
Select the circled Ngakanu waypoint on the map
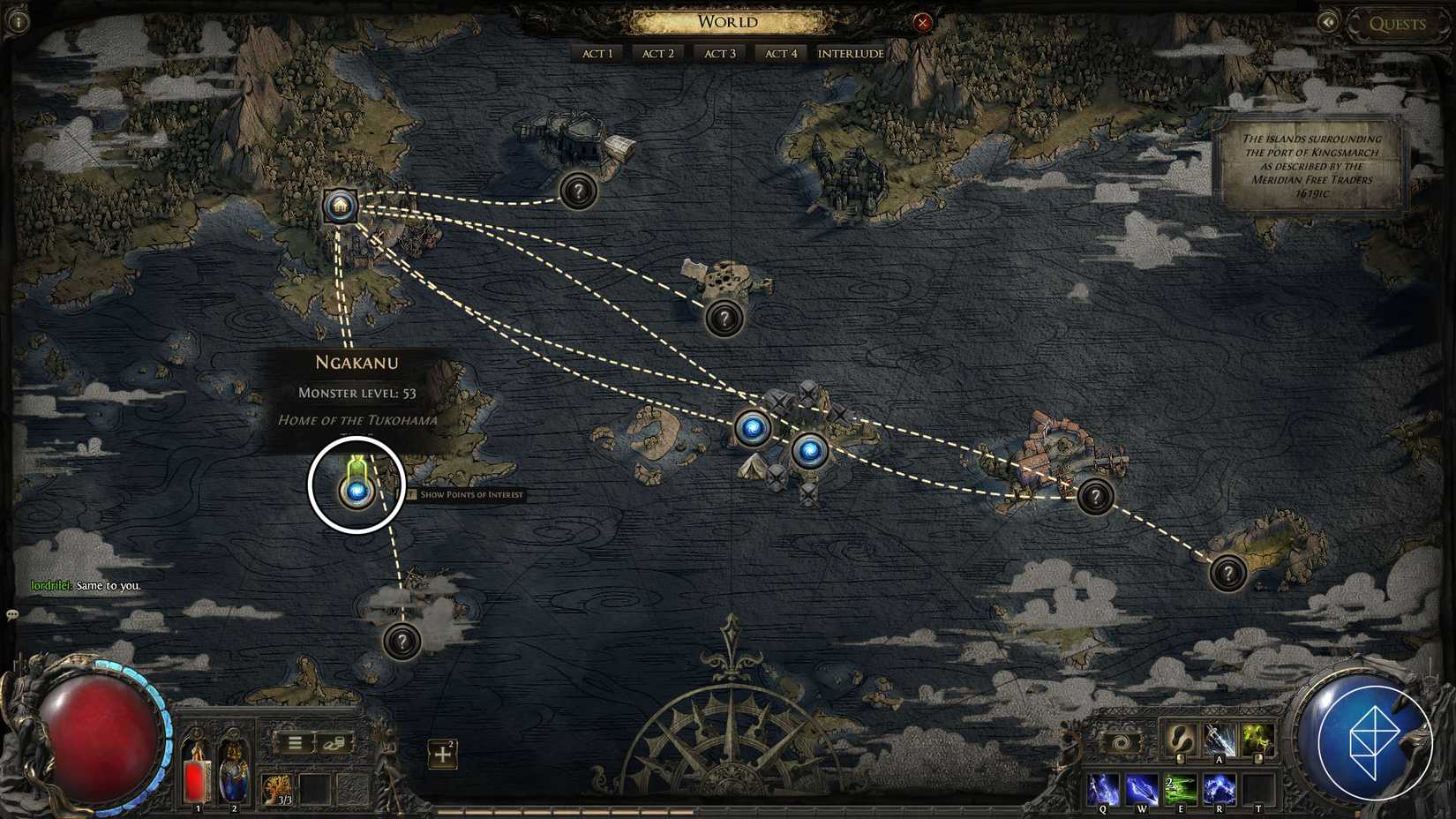356,490
